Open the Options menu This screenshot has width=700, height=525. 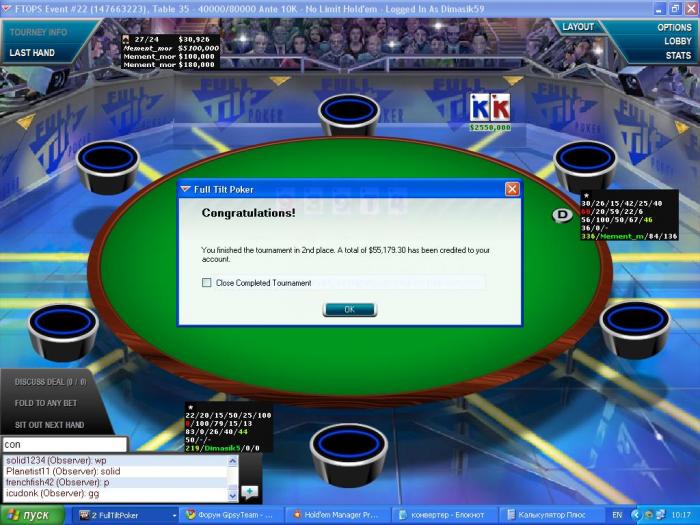674,27
